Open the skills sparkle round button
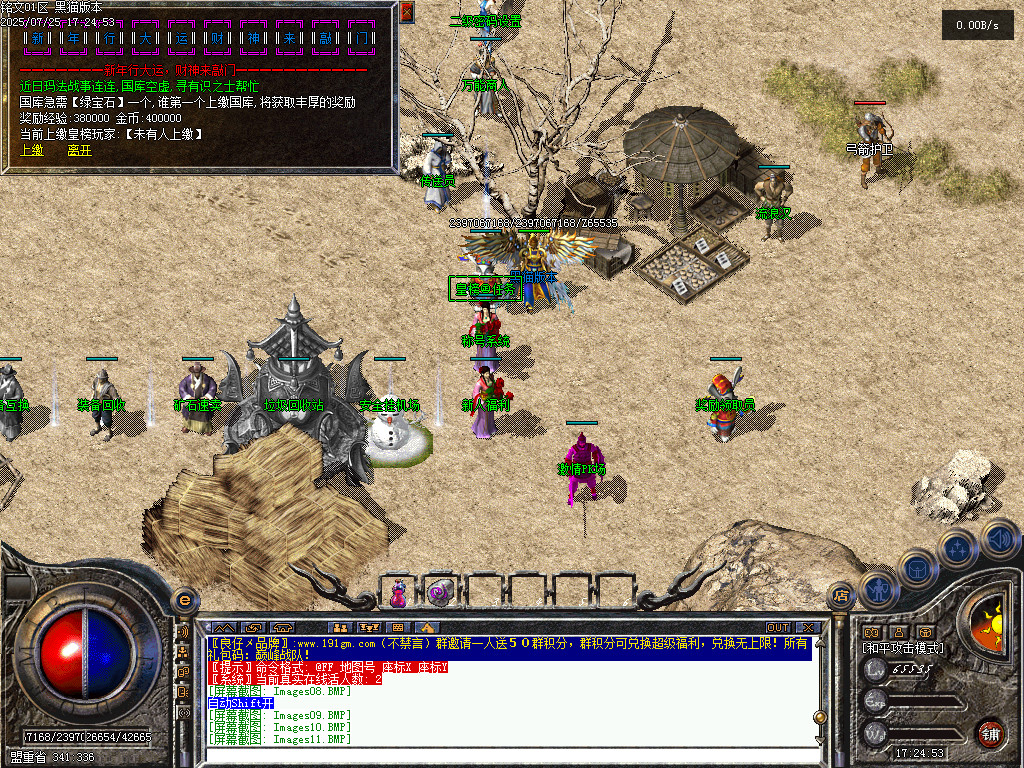This screenshot has width=1024, height=768. (x=957, y=548)
